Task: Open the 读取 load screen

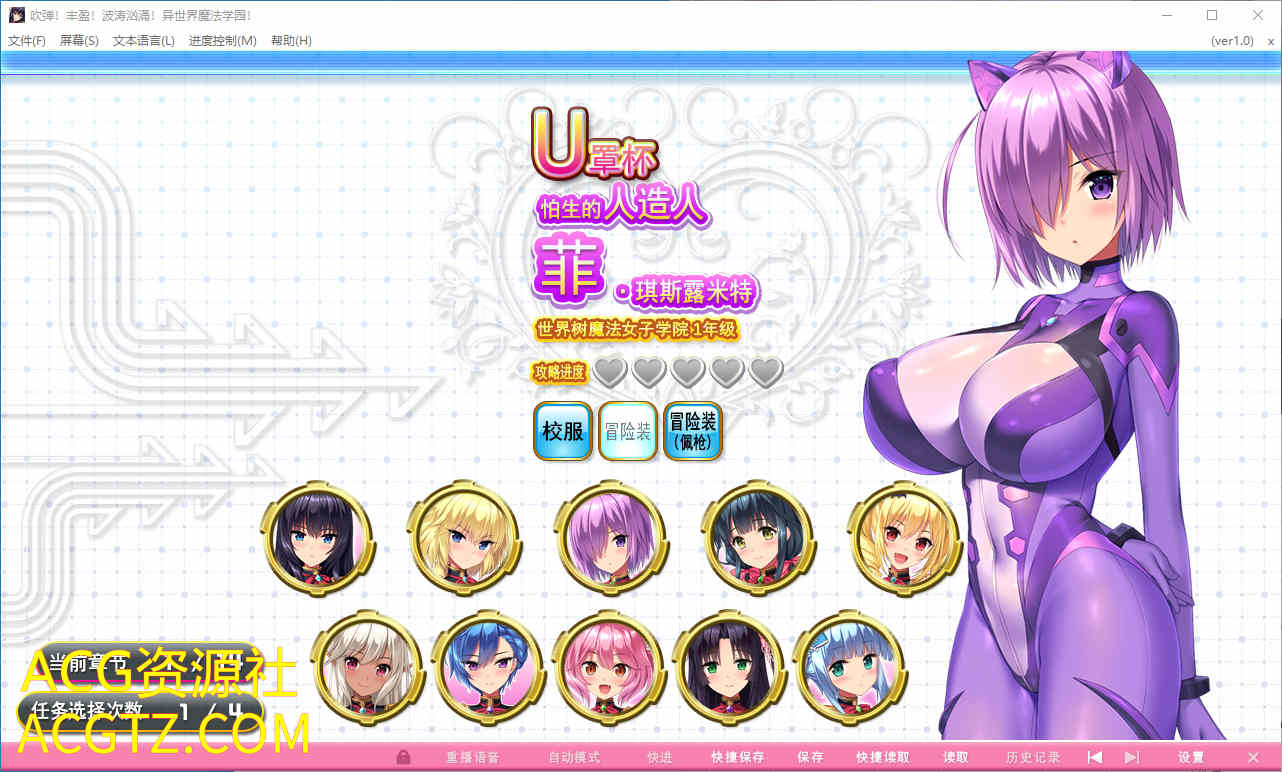Action: [956, 757]
